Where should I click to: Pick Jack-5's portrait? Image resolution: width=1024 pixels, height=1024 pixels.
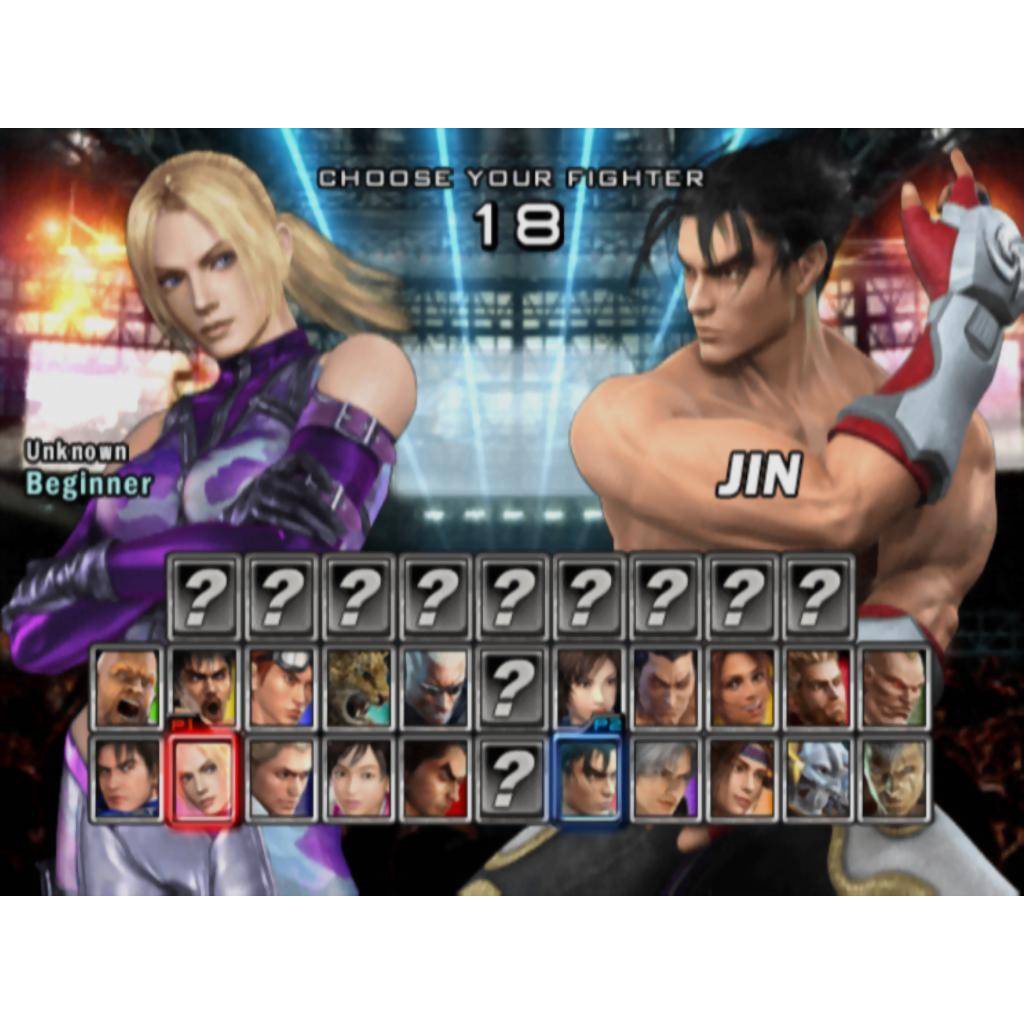[x=895, y=688]
